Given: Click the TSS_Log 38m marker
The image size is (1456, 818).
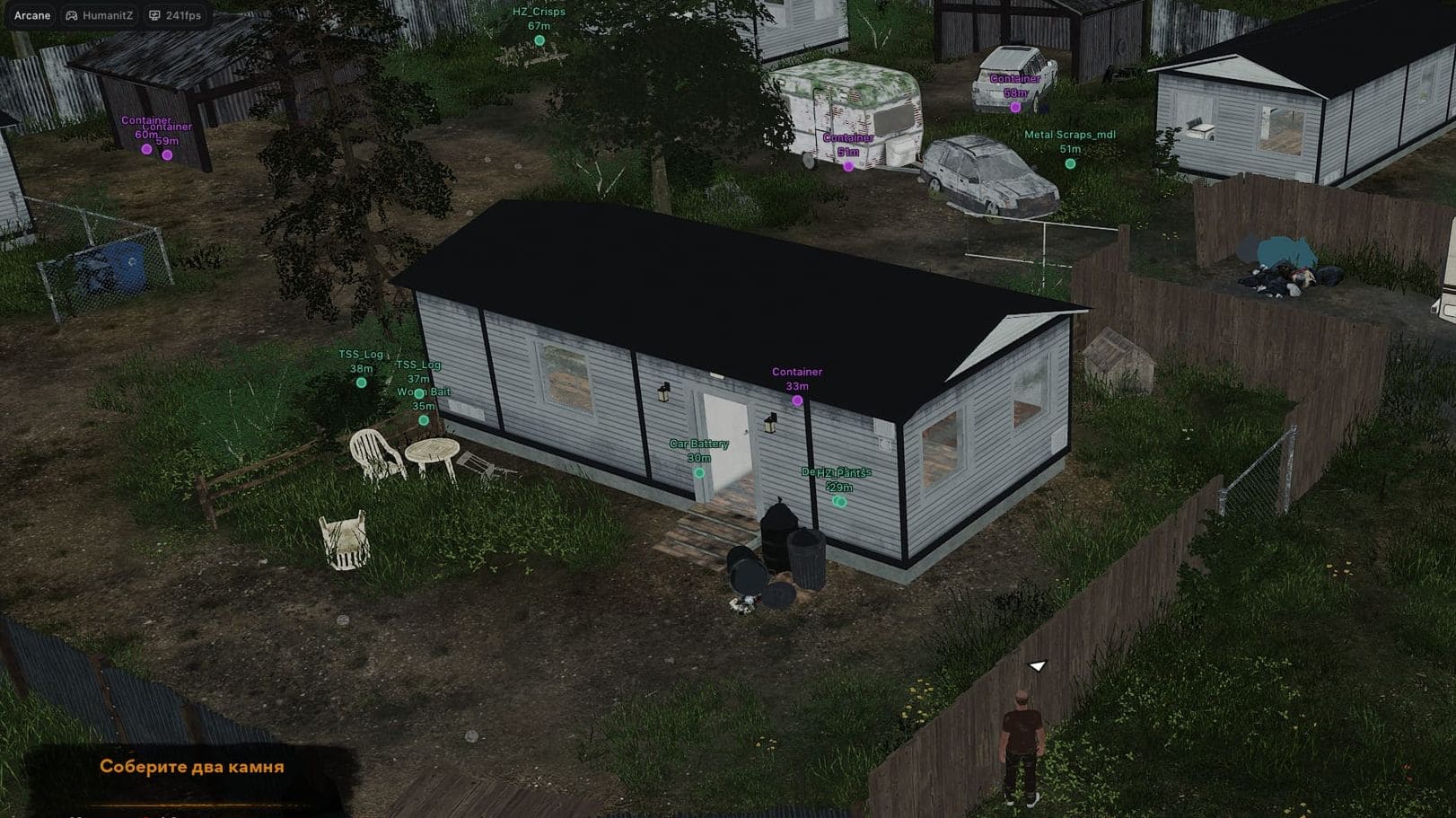Looking at the screenshot, I should point(361,383).
